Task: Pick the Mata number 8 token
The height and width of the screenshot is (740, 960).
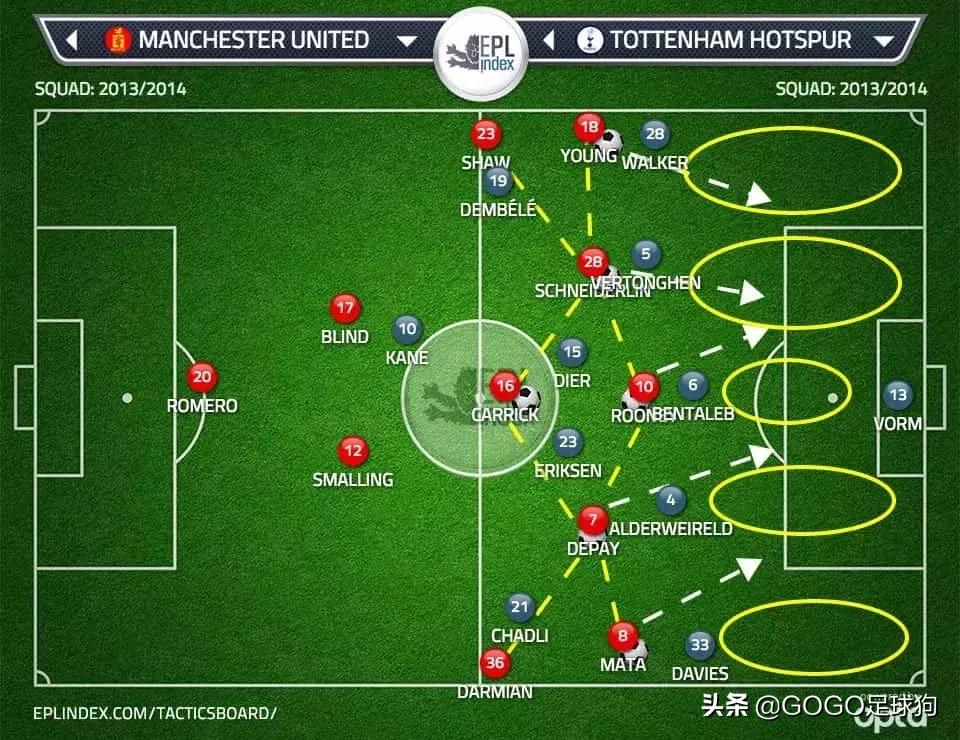Action: pos(623,636)
